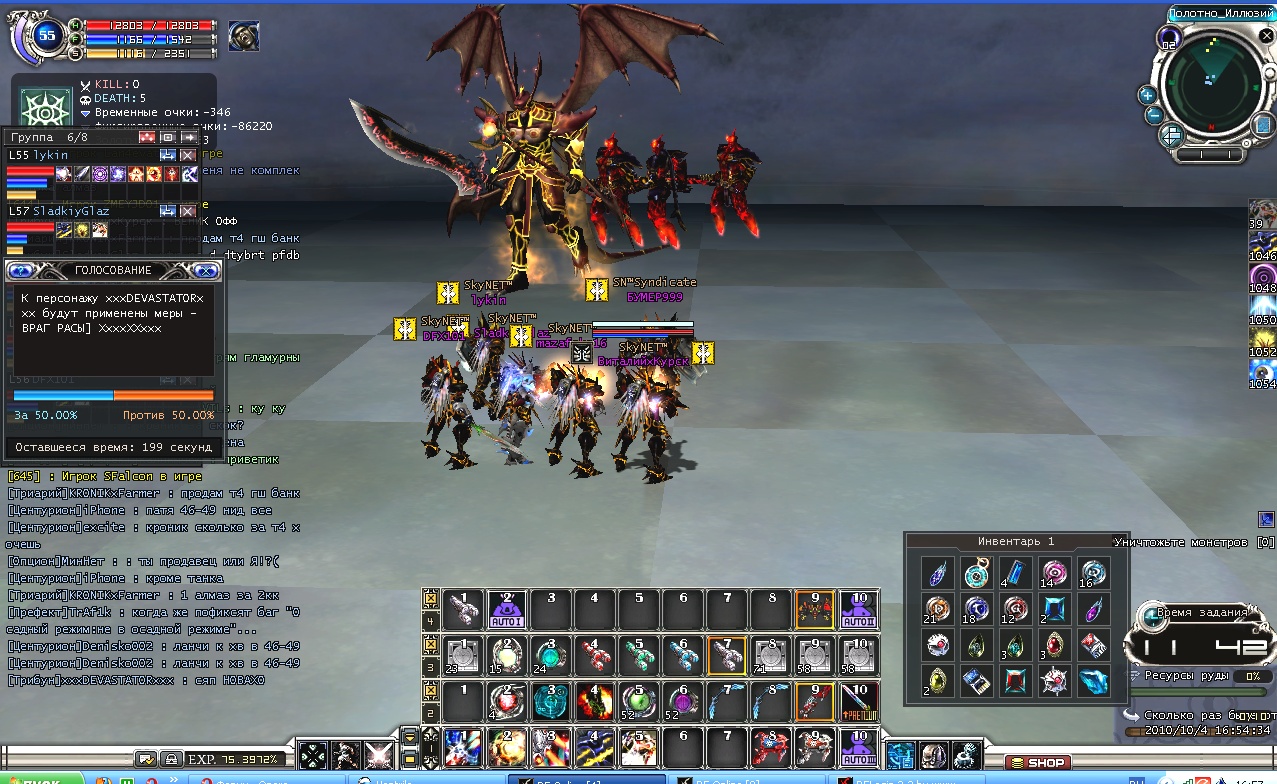Click the character portrait icon beside status bars

[243, 36]
